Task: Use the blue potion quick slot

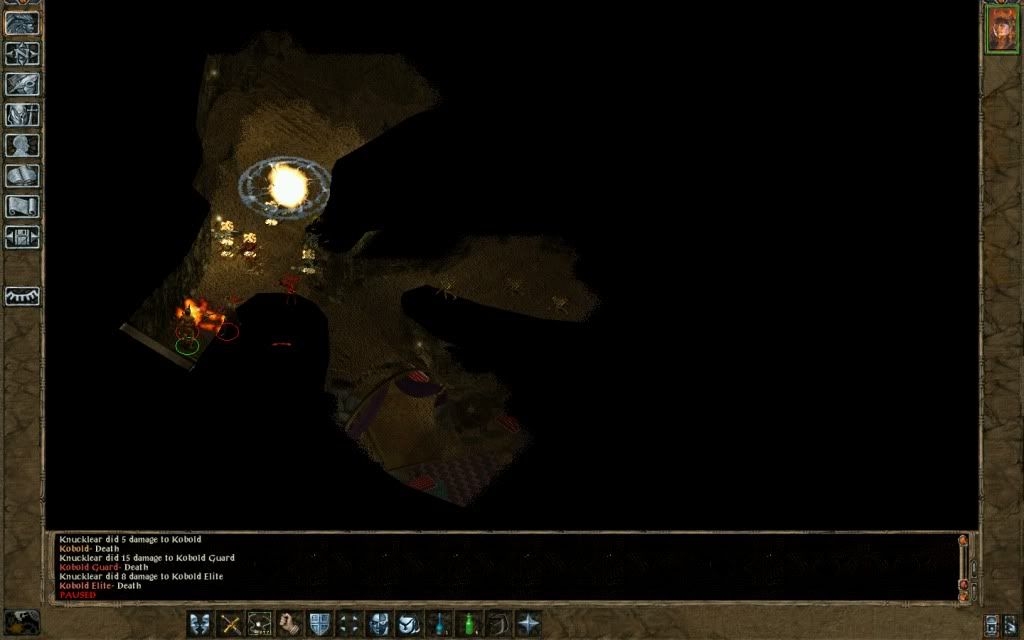Action: click(438, 624)
